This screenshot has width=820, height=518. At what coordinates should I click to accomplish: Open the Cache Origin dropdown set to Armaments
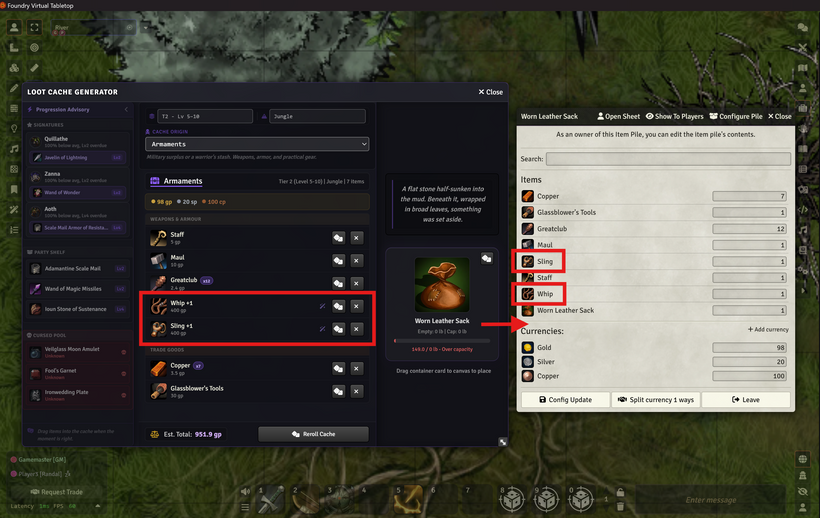coord(257,144)
